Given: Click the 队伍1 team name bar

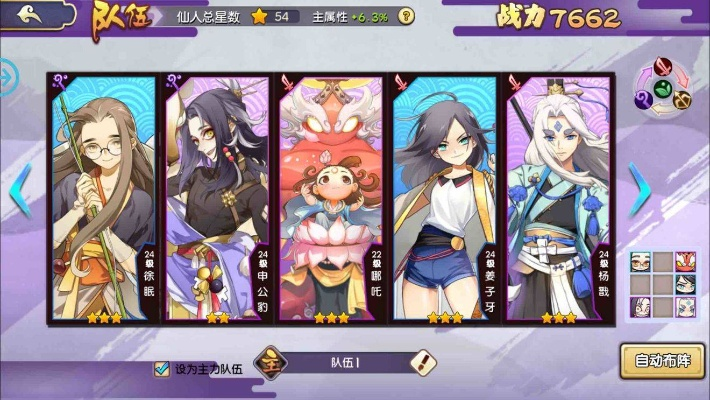Looking at the screenshot, I should click(x=345, y=362).
